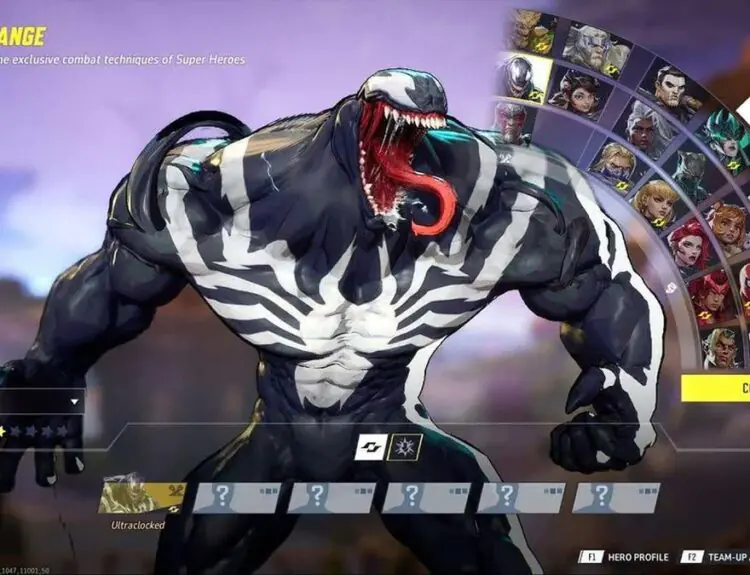Pick Storm from the hero wheel
Image resolution: width=750 pixels, height=575 pixels.
click(643, 125)
